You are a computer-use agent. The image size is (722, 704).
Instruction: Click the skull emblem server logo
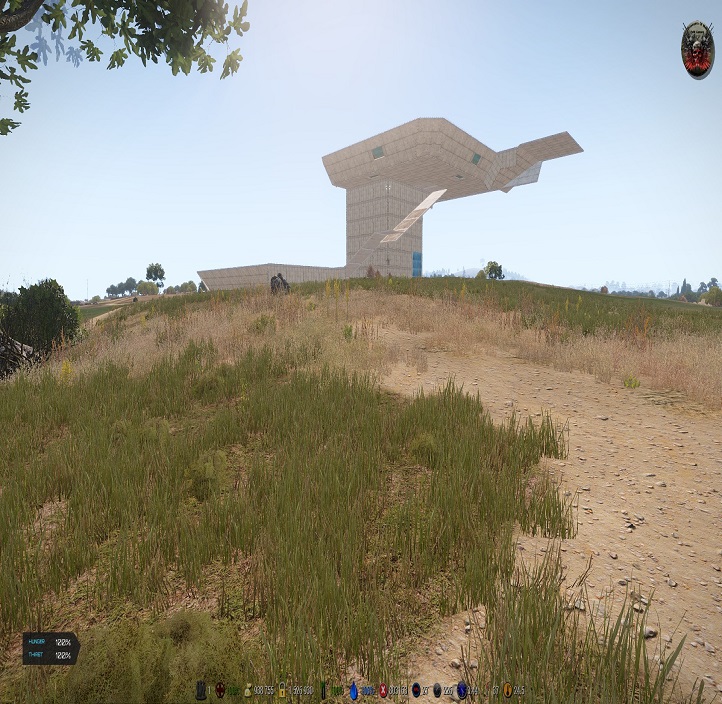coord(697,49)
